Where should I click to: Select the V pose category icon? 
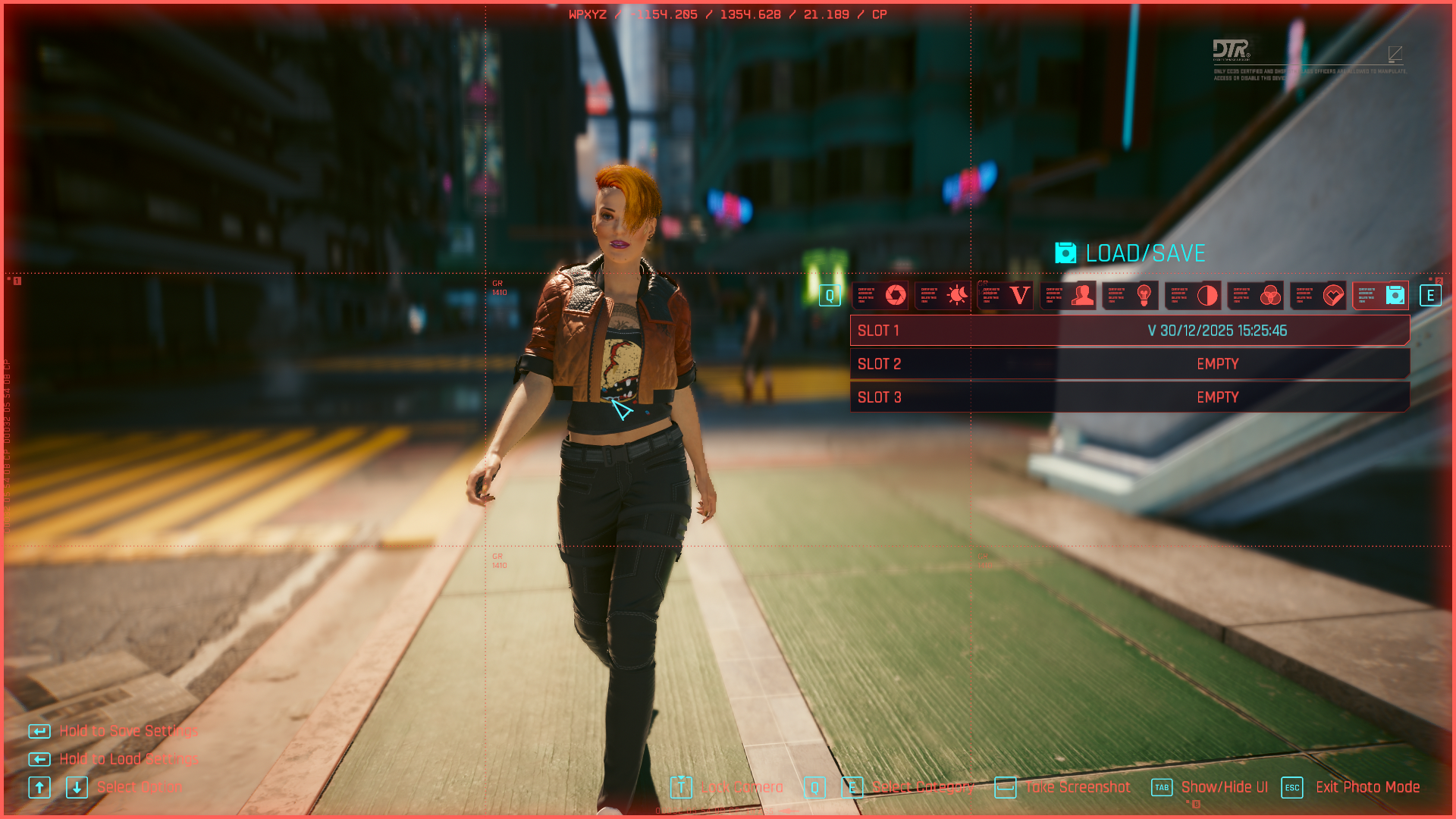coord(1019,296)
